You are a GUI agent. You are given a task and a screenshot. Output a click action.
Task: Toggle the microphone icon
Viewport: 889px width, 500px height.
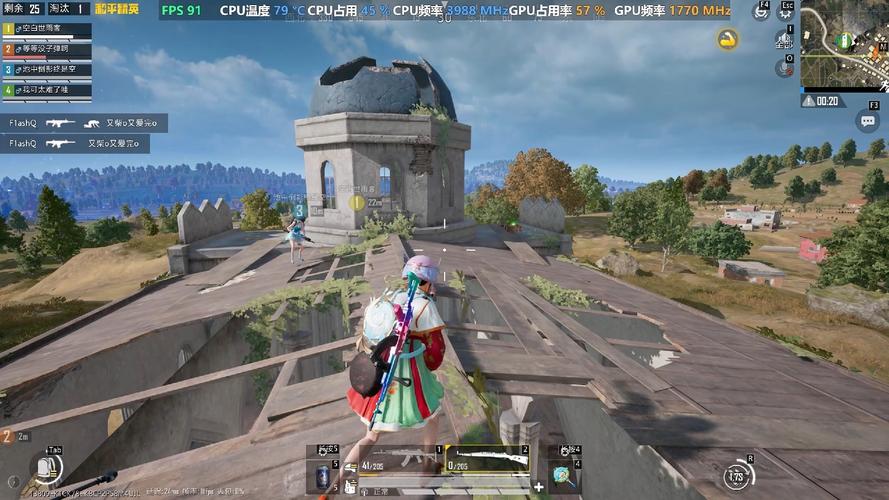coord(784,68)
